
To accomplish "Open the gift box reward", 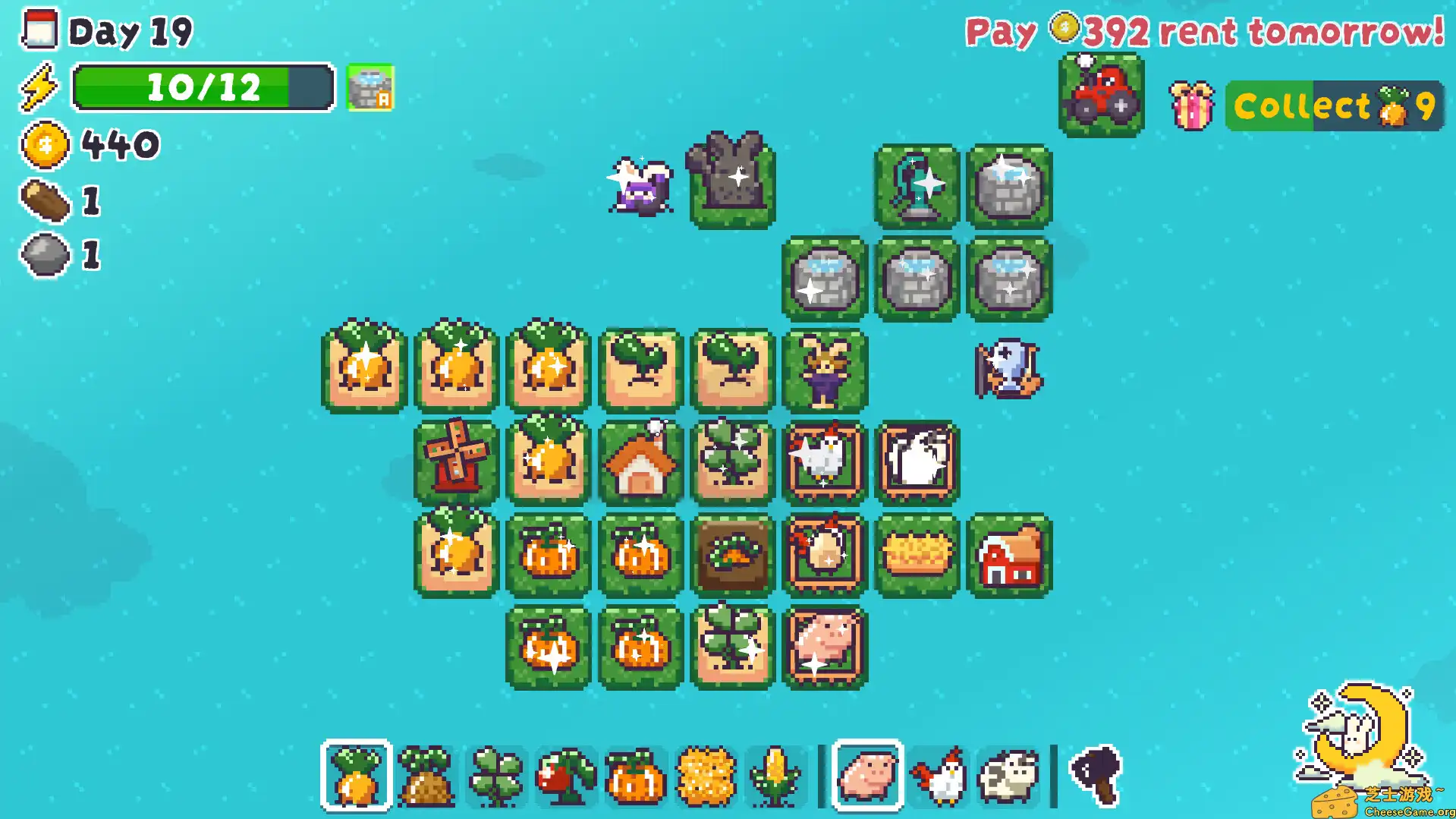I will tap(1193, 105).
